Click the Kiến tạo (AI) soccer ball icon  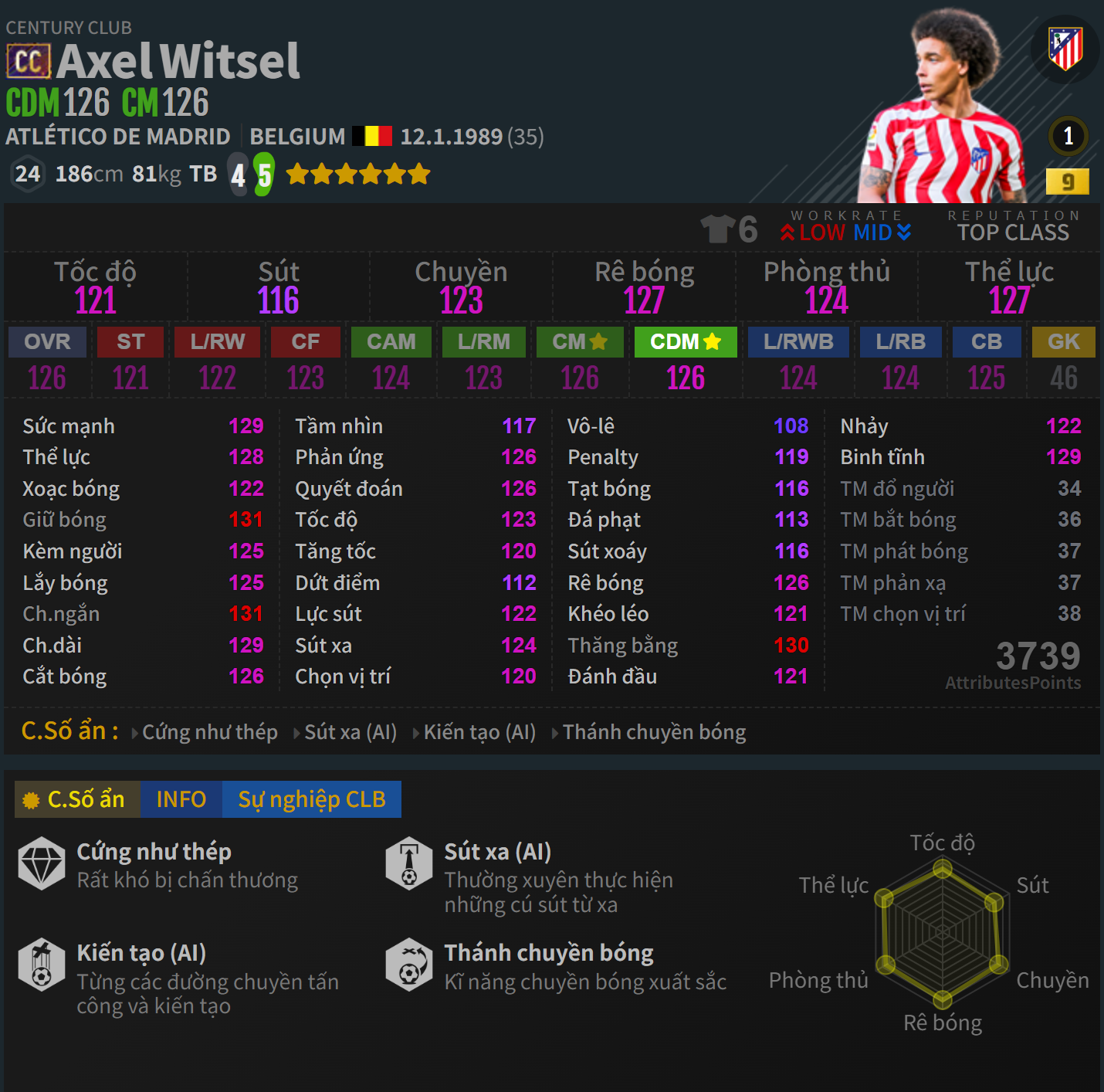pyautogui.click(x=42, y=965)
